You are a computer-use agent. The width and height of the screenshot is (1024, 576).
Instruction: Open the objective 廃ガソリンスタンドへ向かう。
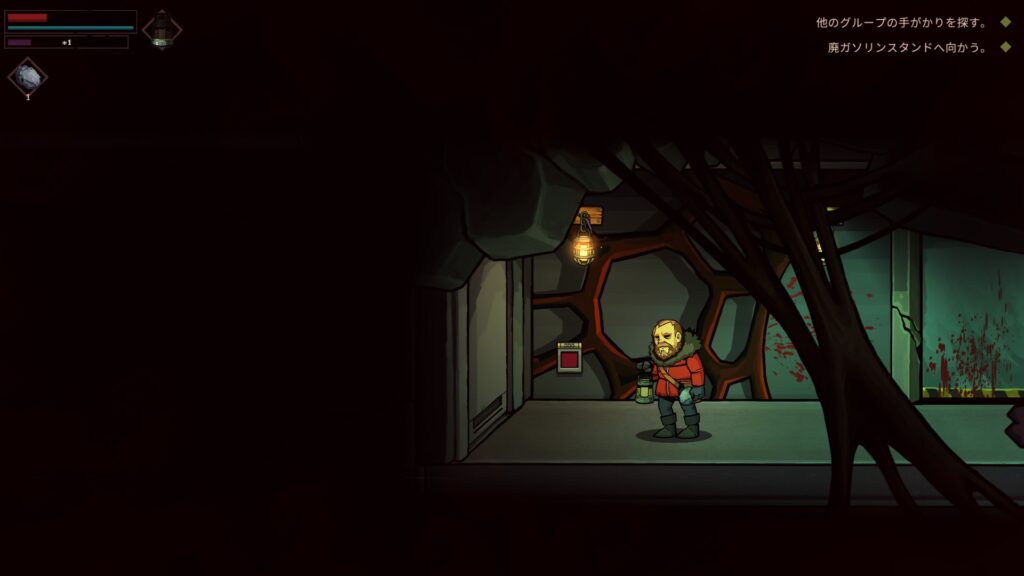907,47
